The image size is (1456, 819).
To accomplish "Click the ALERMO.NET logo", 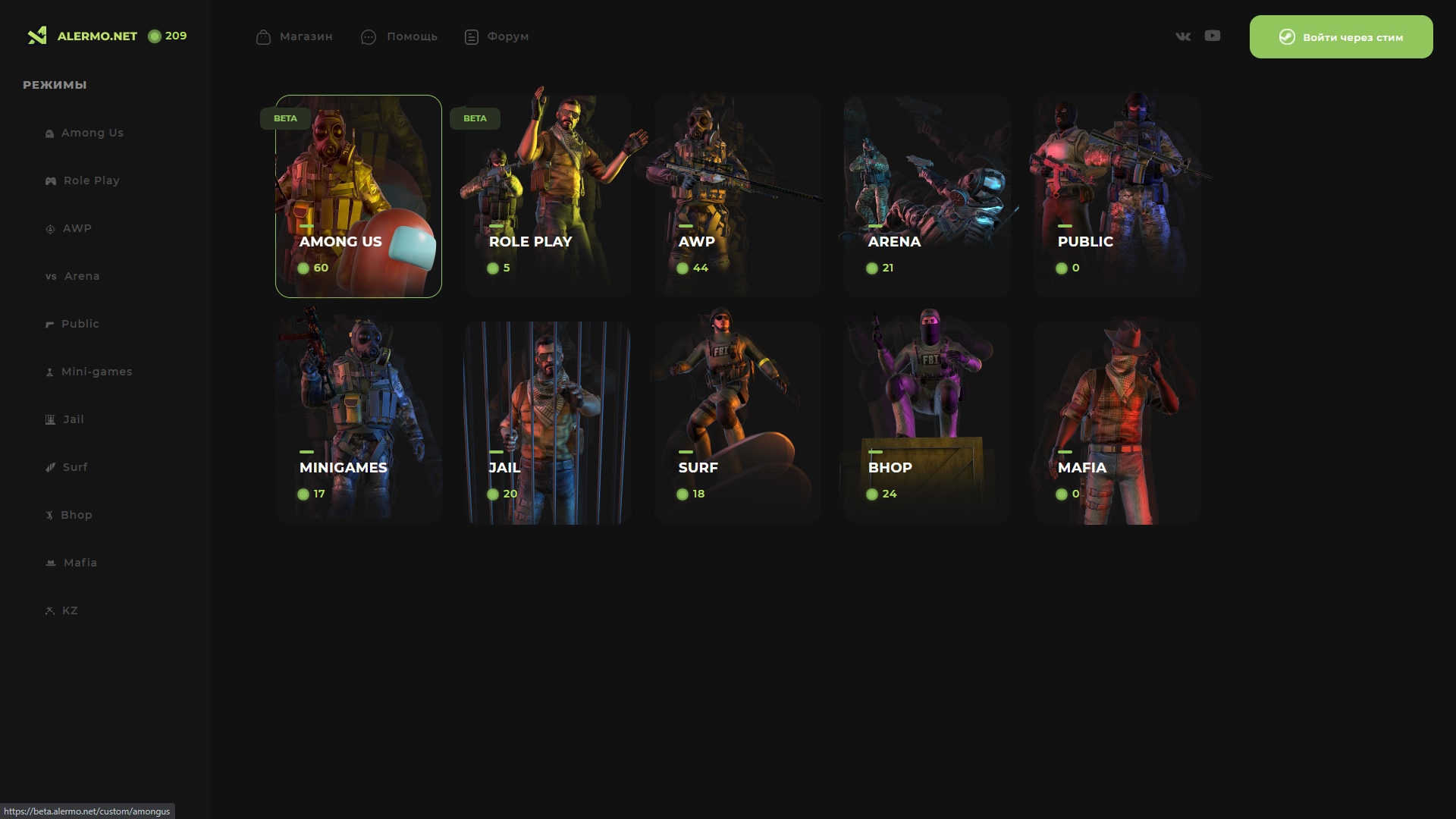I will [x=83, y=36].
